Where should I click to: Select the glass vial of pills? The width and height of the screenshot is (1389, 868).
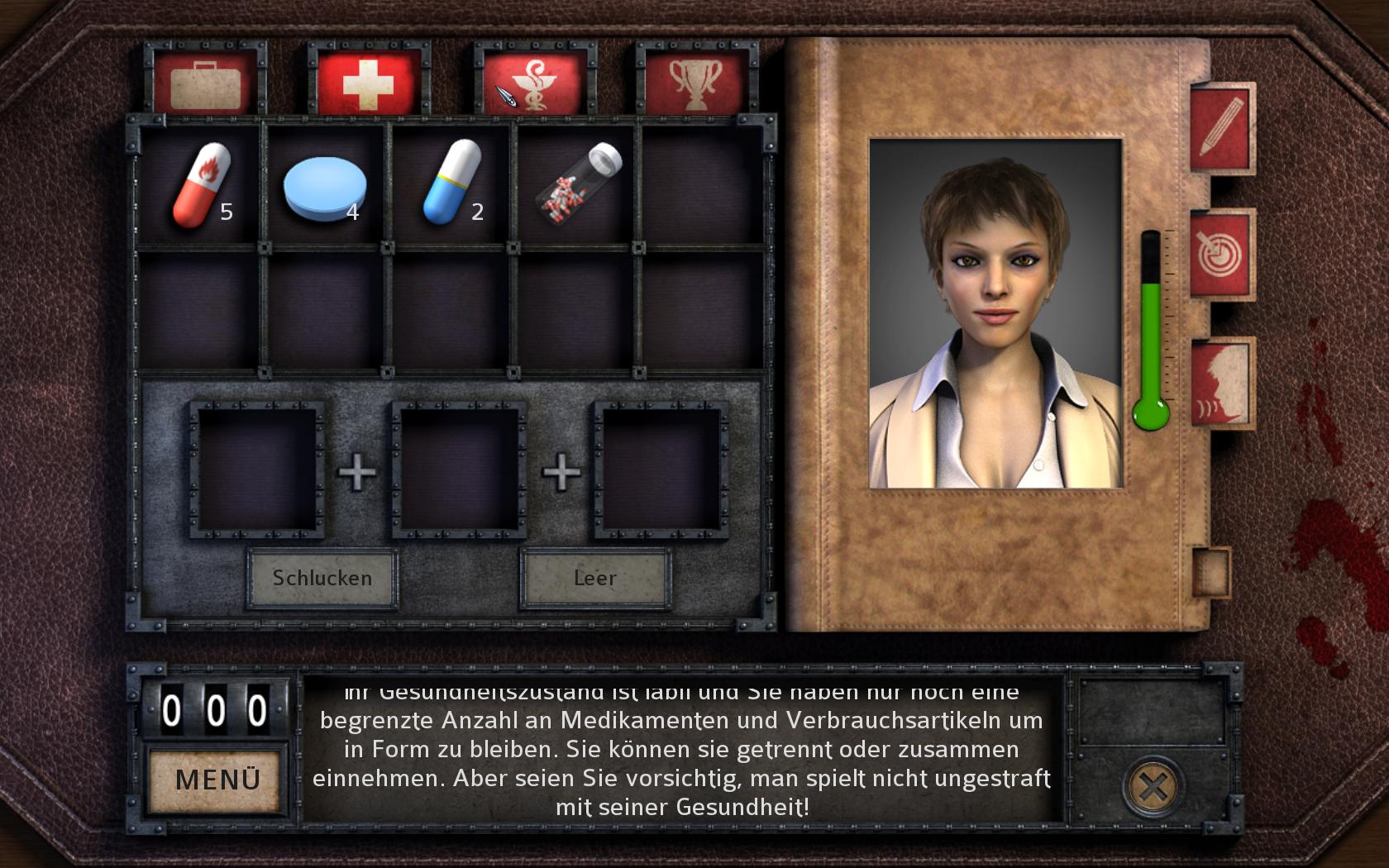coord(578,184)
